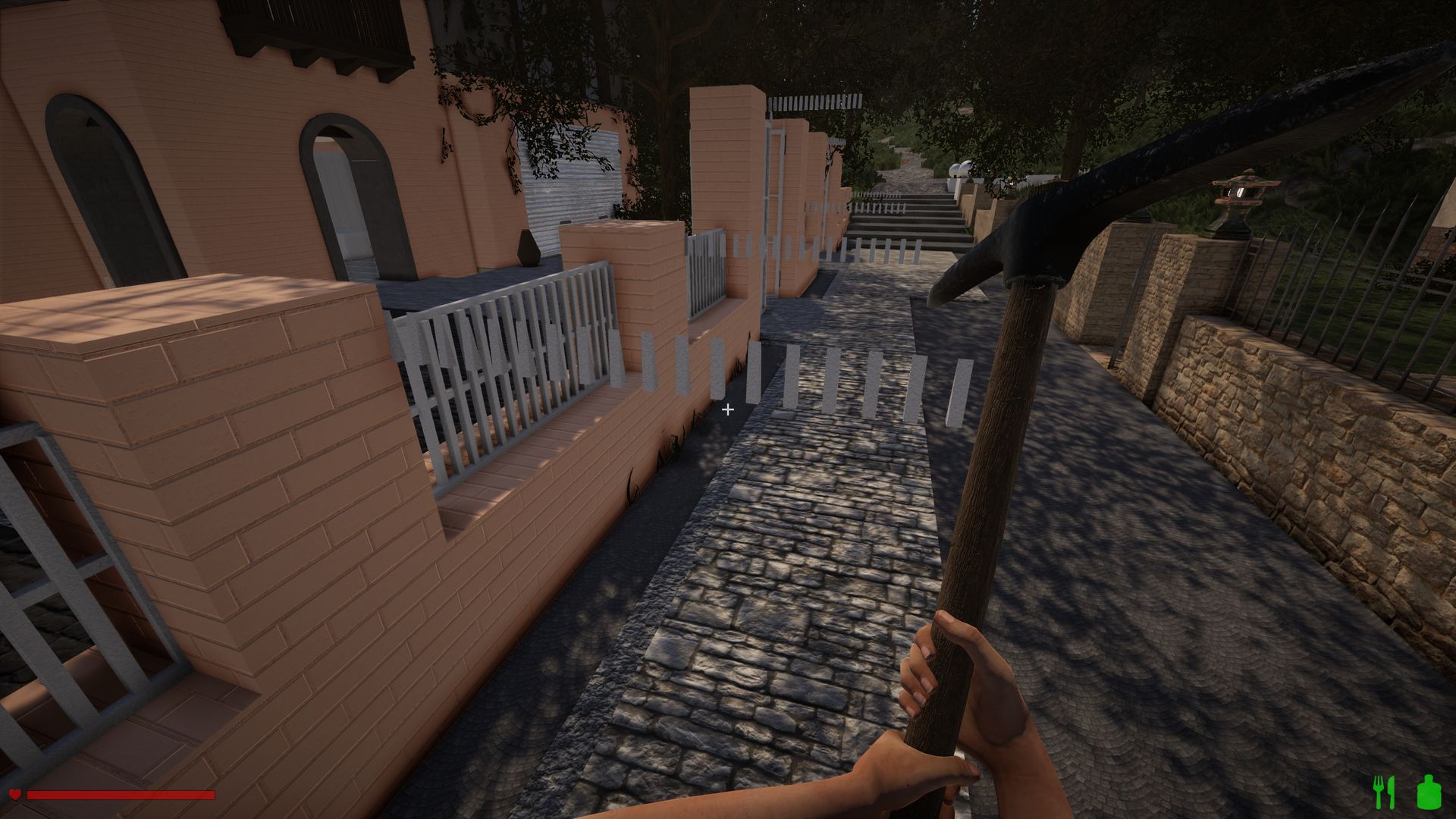Click the green fork and knife hunger icon

click(x=1384, y=791)
